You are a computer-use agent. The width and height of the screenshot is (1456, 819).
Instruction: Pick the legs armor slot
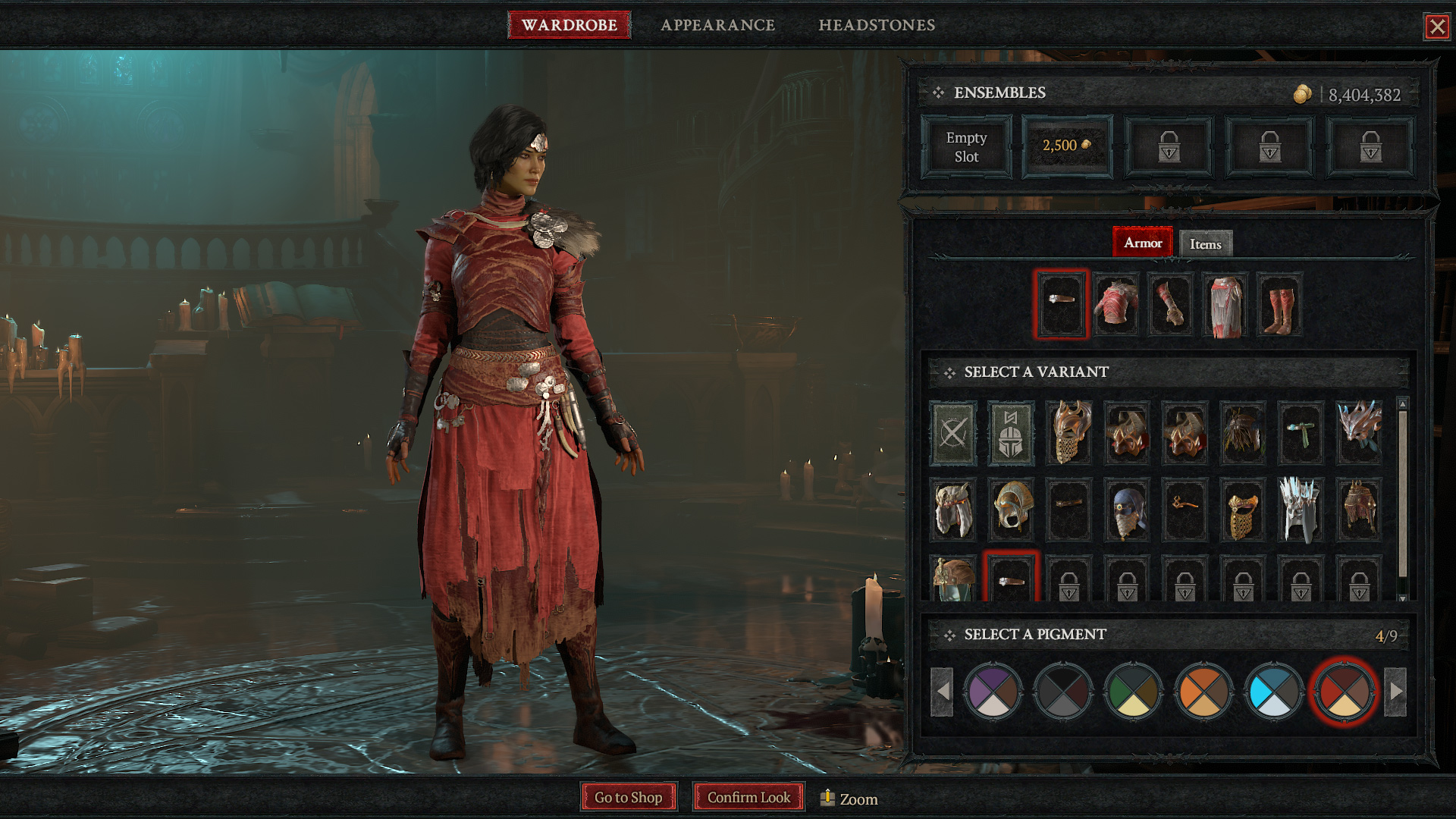(1225, 305)
